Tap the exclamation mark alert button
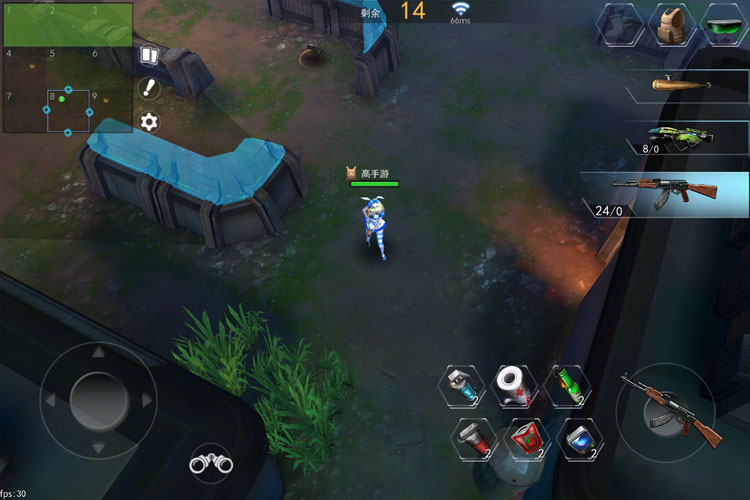Image resolution: width=750 pixels, height=500 pixels. coord(149,88)
